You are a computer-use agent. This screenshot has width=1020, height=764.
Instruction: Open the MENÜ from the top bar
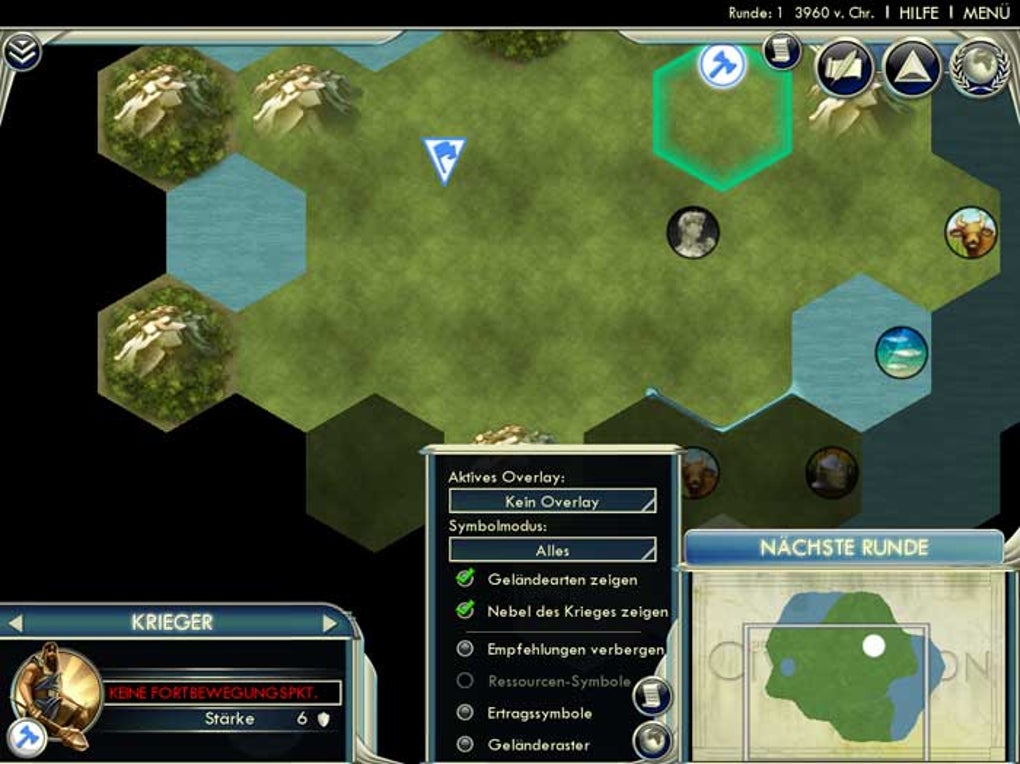(985, 13)
